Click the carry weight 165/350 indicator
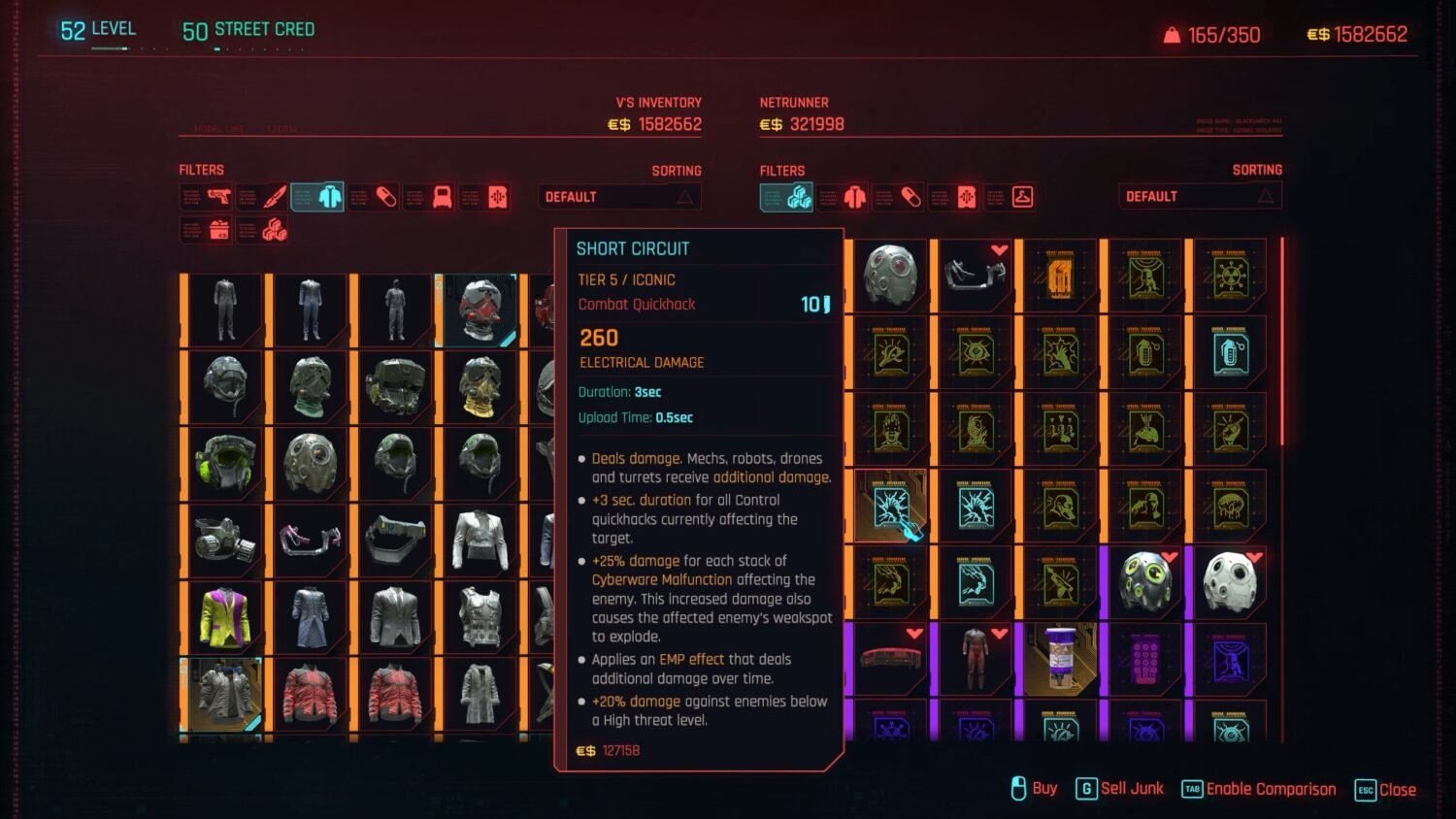The image size is (1456, 819). coord(1211,34)
